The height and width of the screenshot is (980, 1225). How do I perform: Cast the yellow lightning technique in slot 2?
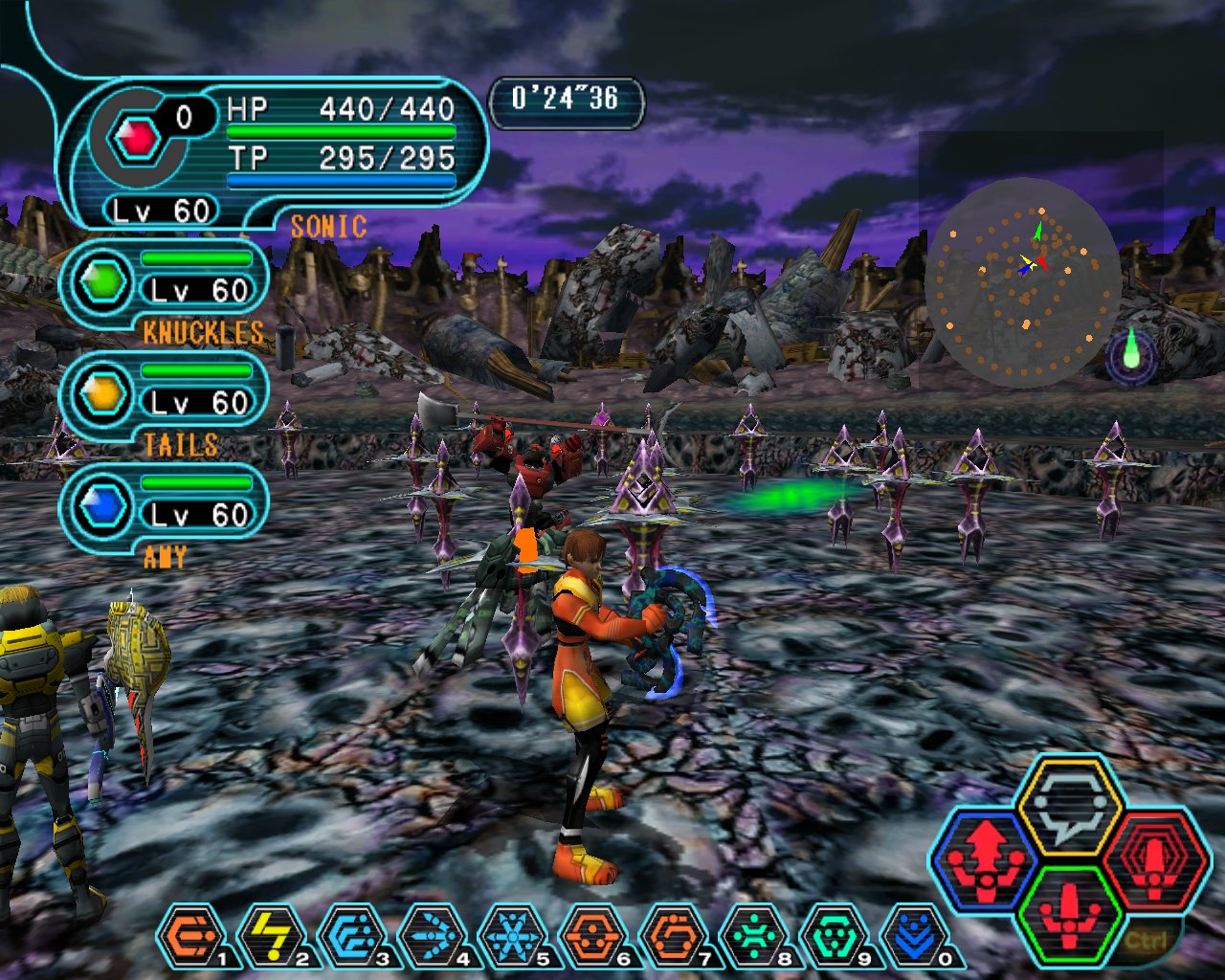click(271, 936)
